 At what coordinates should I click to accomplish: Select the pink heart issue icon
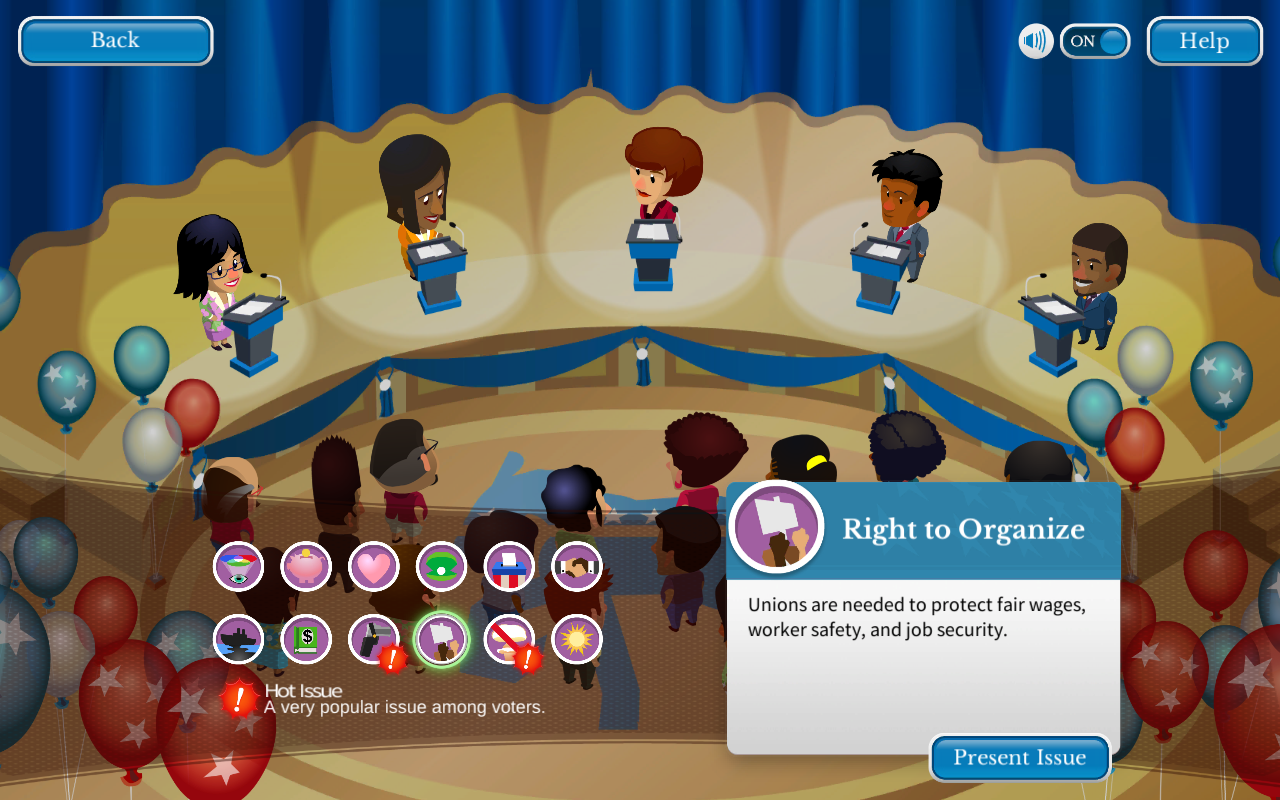tap(374, 567)
